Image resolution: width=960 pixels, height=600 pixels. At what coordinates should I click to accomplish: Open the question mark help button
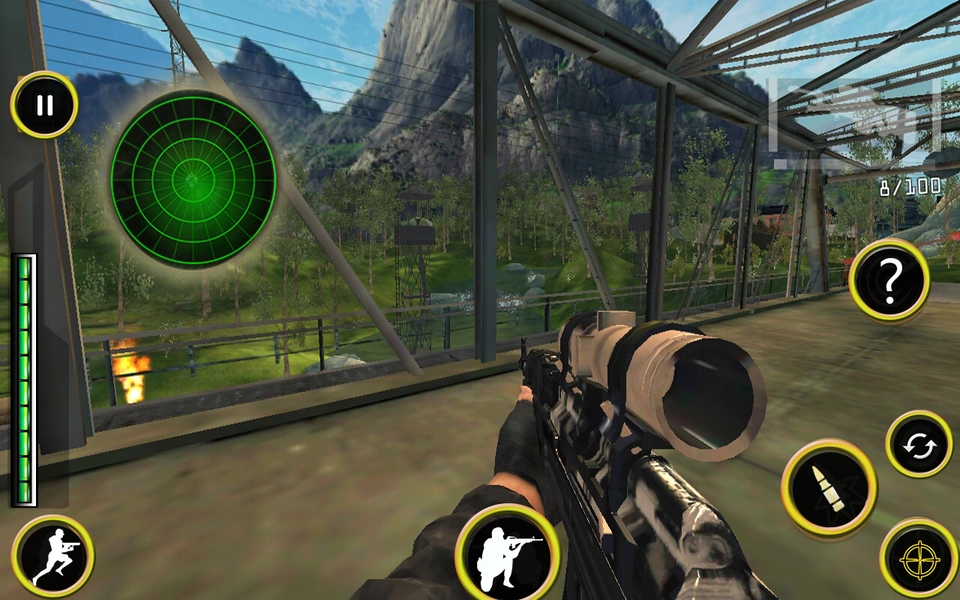click(x=889, y=280)
